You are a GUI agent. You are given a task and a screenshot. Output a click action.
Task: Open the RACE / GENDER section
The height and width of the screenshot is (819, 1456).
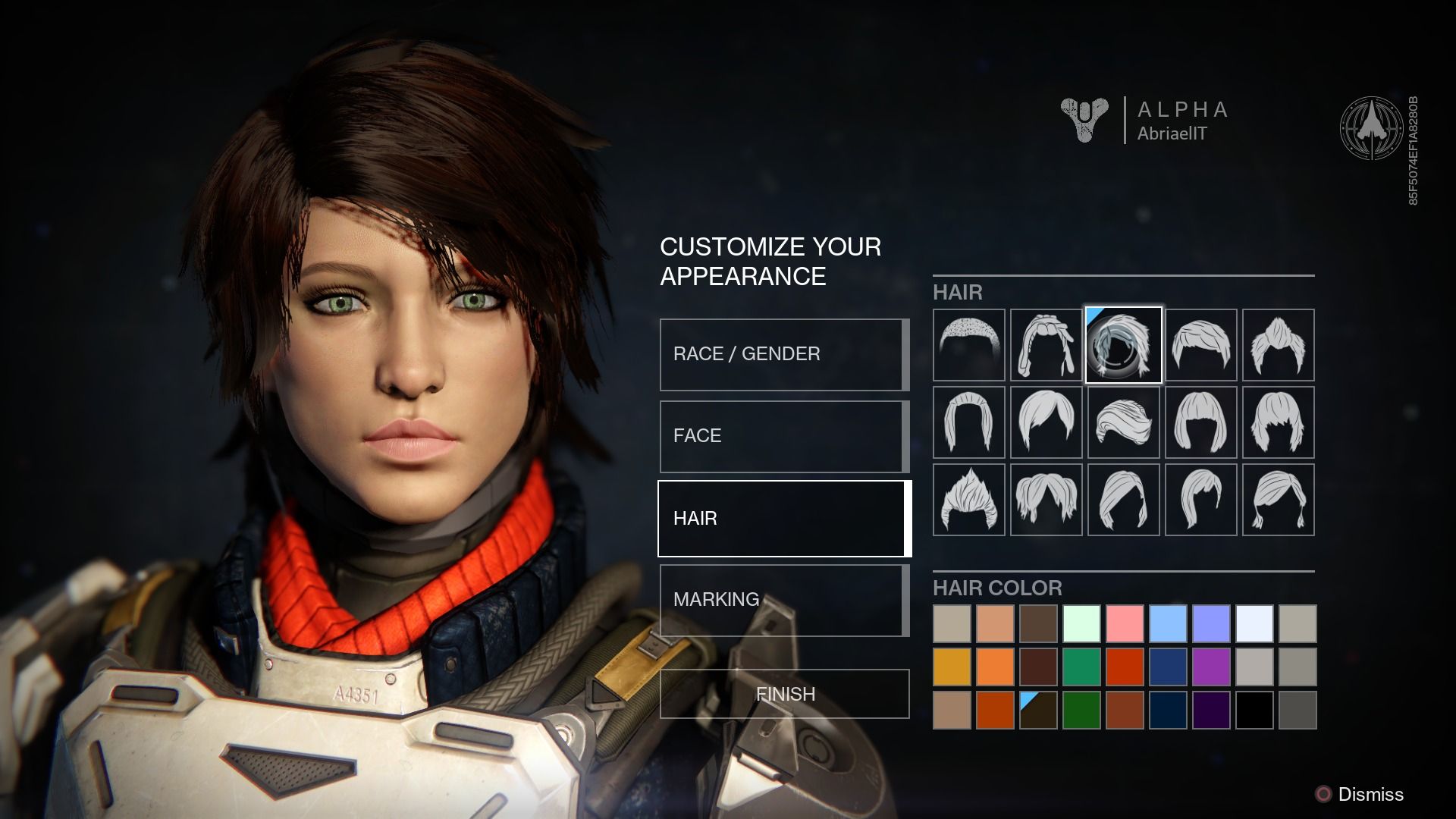click(783, 354)
